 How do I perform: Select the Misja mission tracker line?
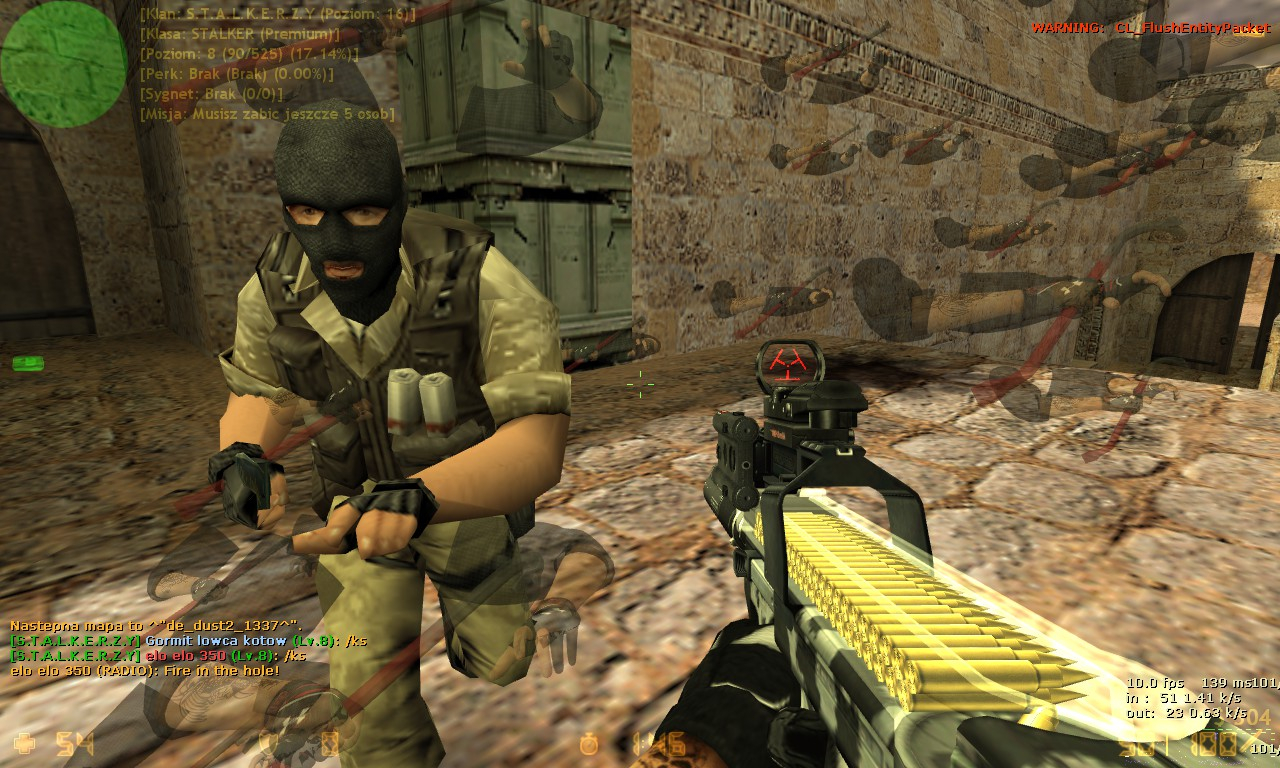[267, 114]
